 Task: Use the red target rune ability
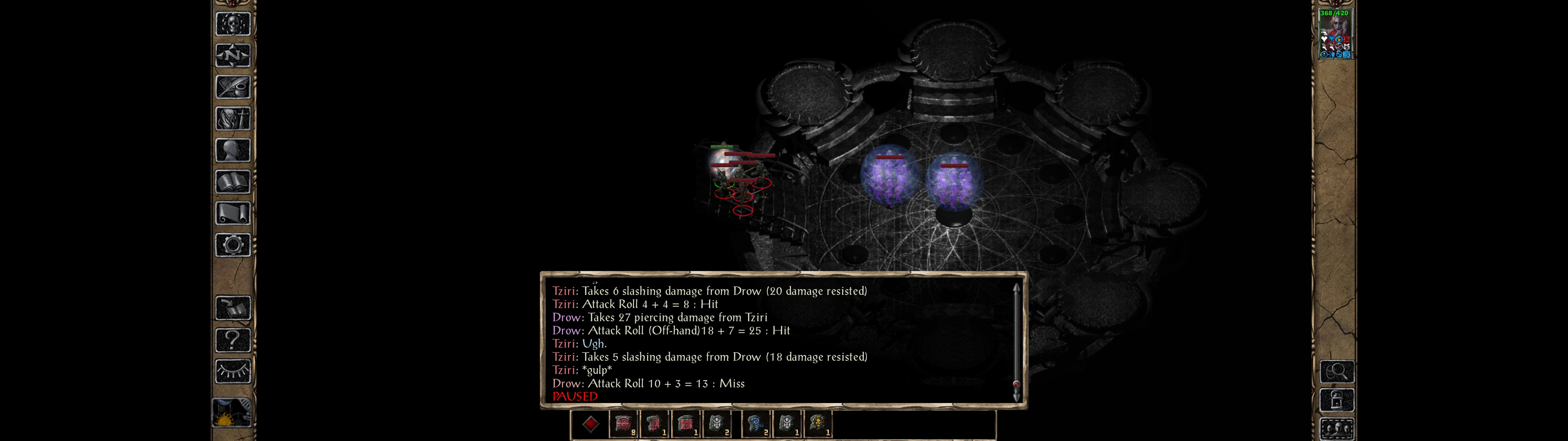(623, 424)
